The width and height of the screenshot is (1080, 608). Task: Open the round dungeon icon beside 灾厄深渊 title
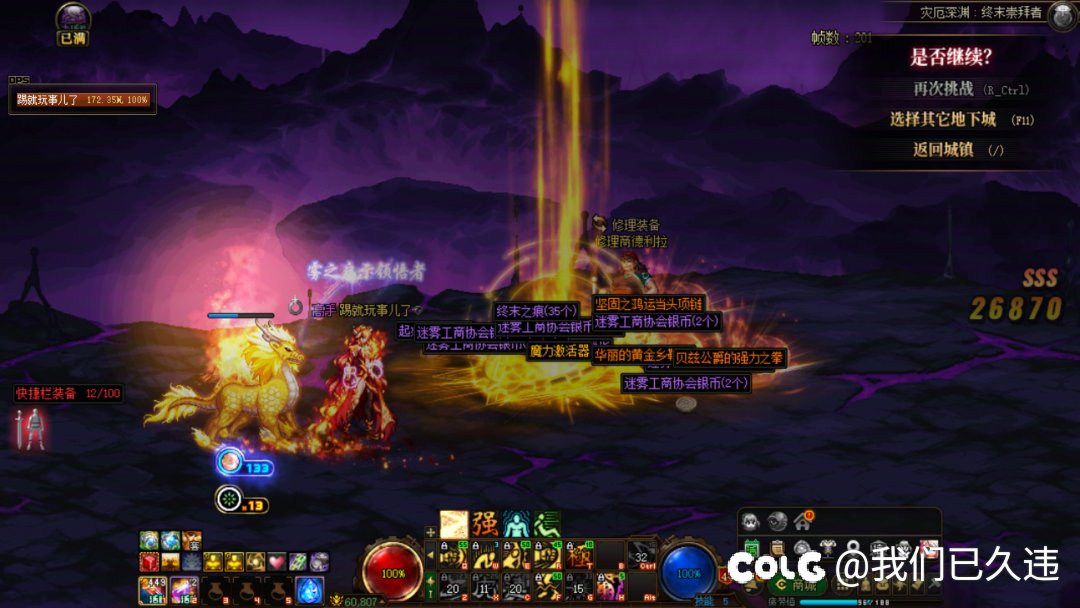pos(1062,14)
